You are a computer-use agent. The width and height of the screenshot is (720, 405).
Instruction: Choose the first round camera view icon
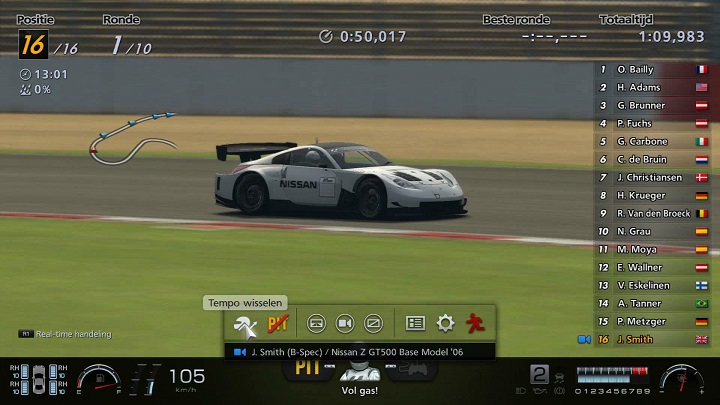pos(316,324)
